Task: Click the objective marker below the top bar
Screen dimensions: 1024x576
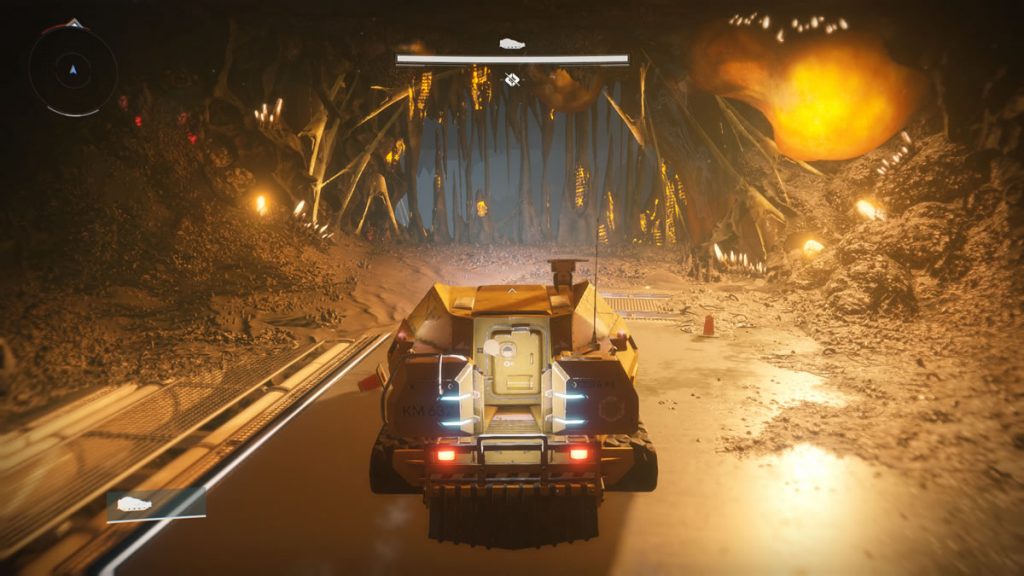Action: (x=512, y=79)
